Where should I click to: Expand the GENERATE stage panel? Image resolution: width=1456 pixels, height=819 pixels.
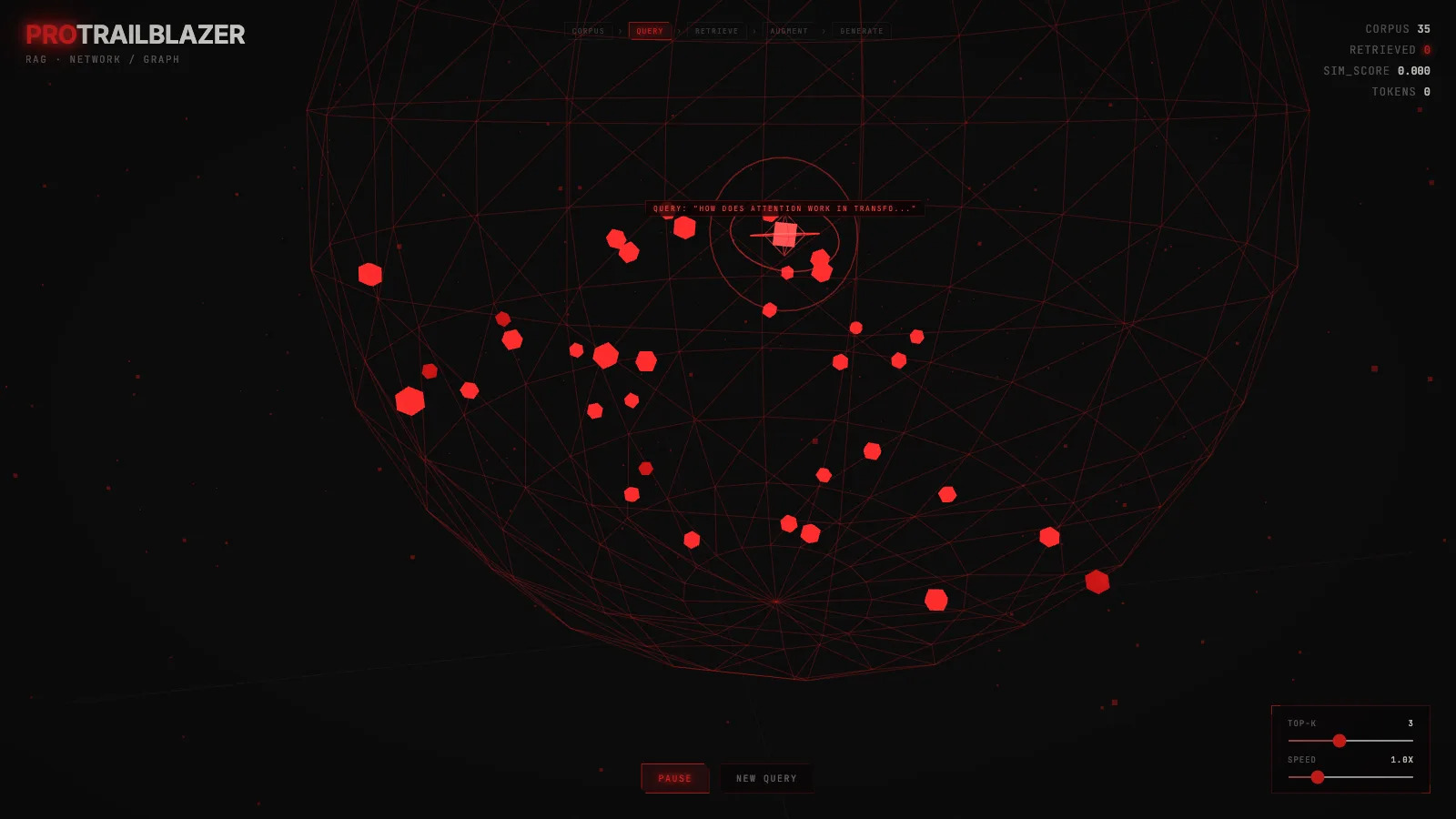click(x=861, y=30)
